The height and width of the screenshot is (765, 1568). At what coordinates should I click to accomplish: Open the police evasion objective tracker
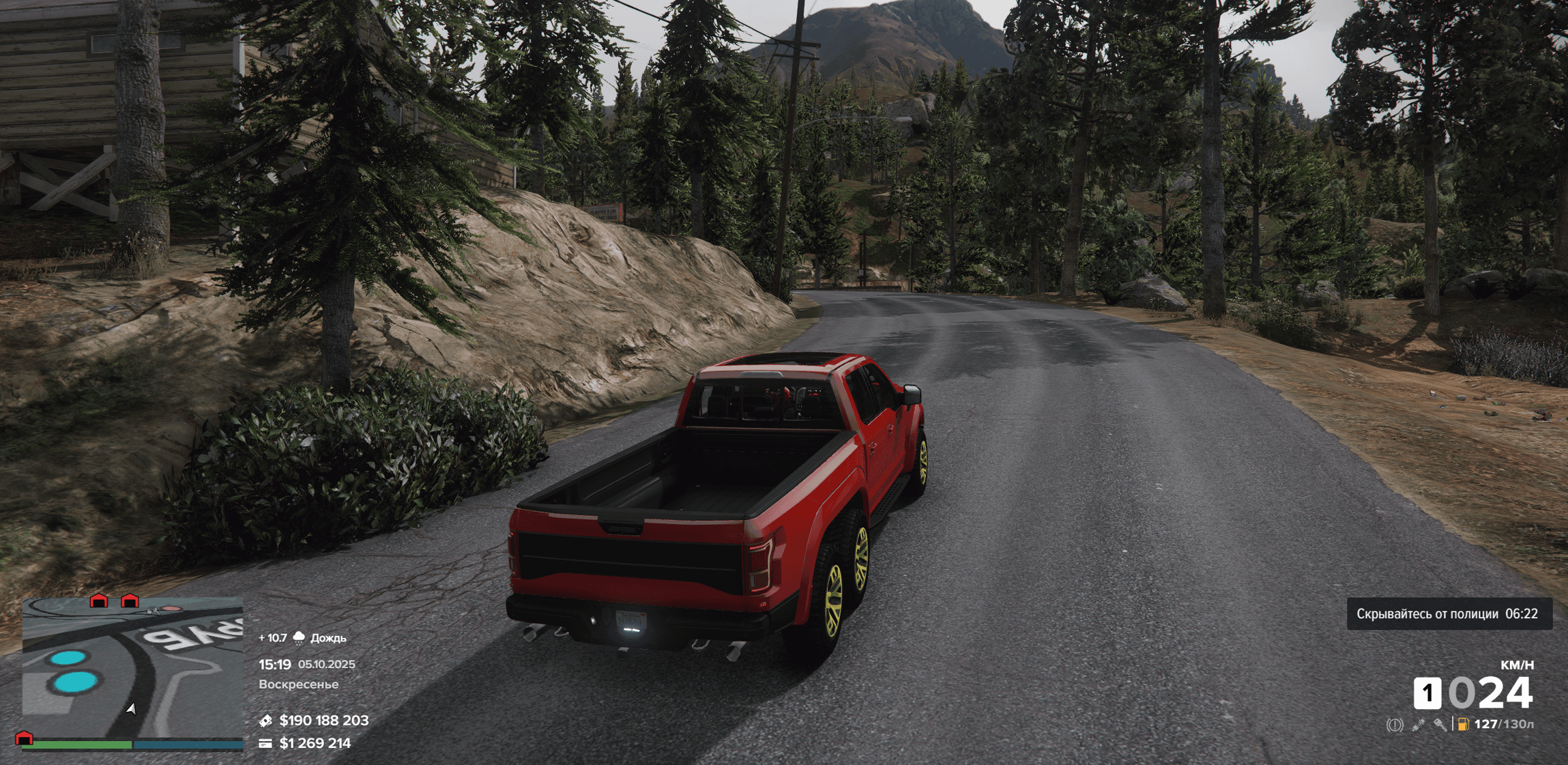(1449, 614)
